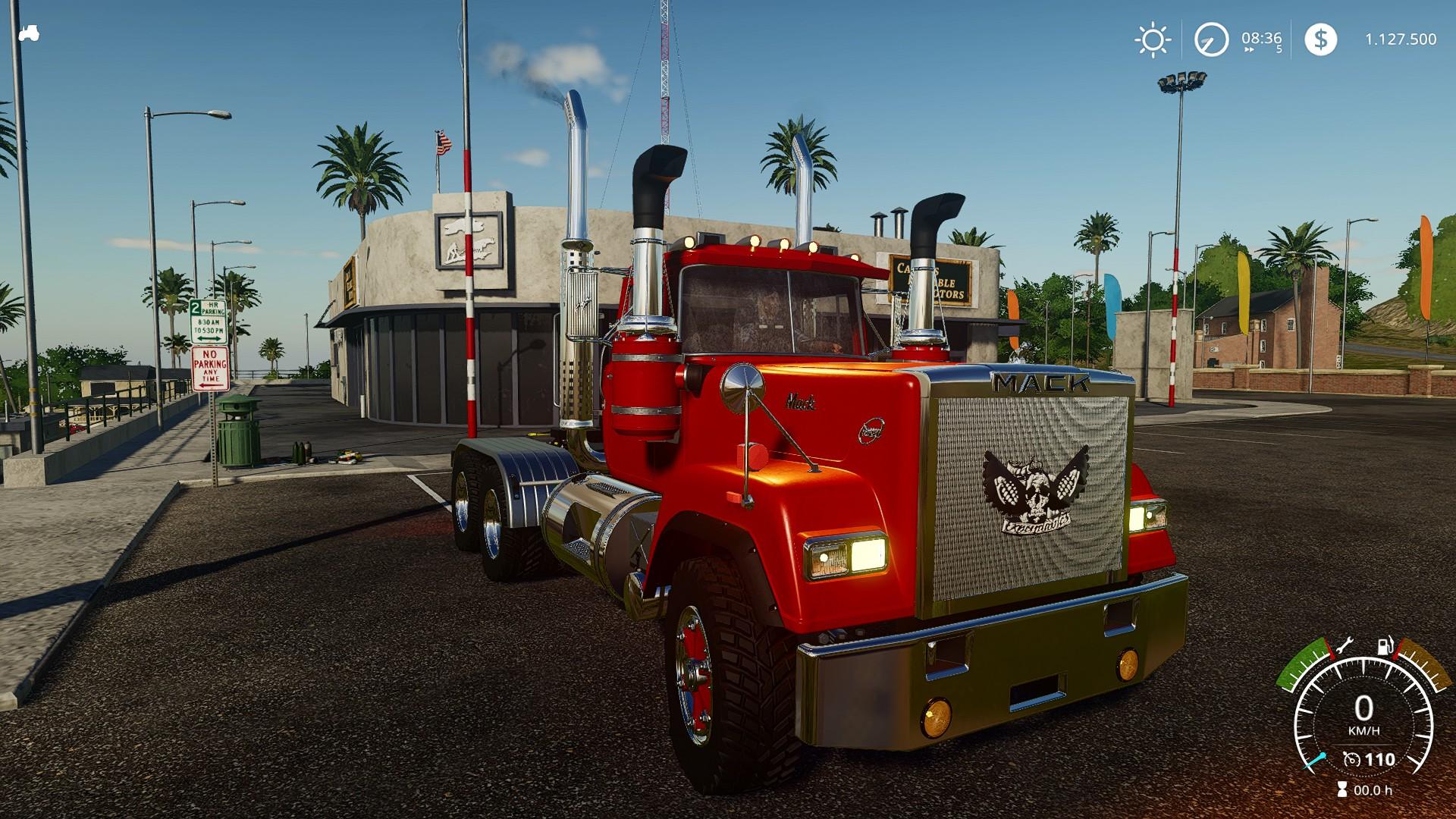Click the wrench damage gauge icon
The image size is (1456, 819).
[1342, 646]
